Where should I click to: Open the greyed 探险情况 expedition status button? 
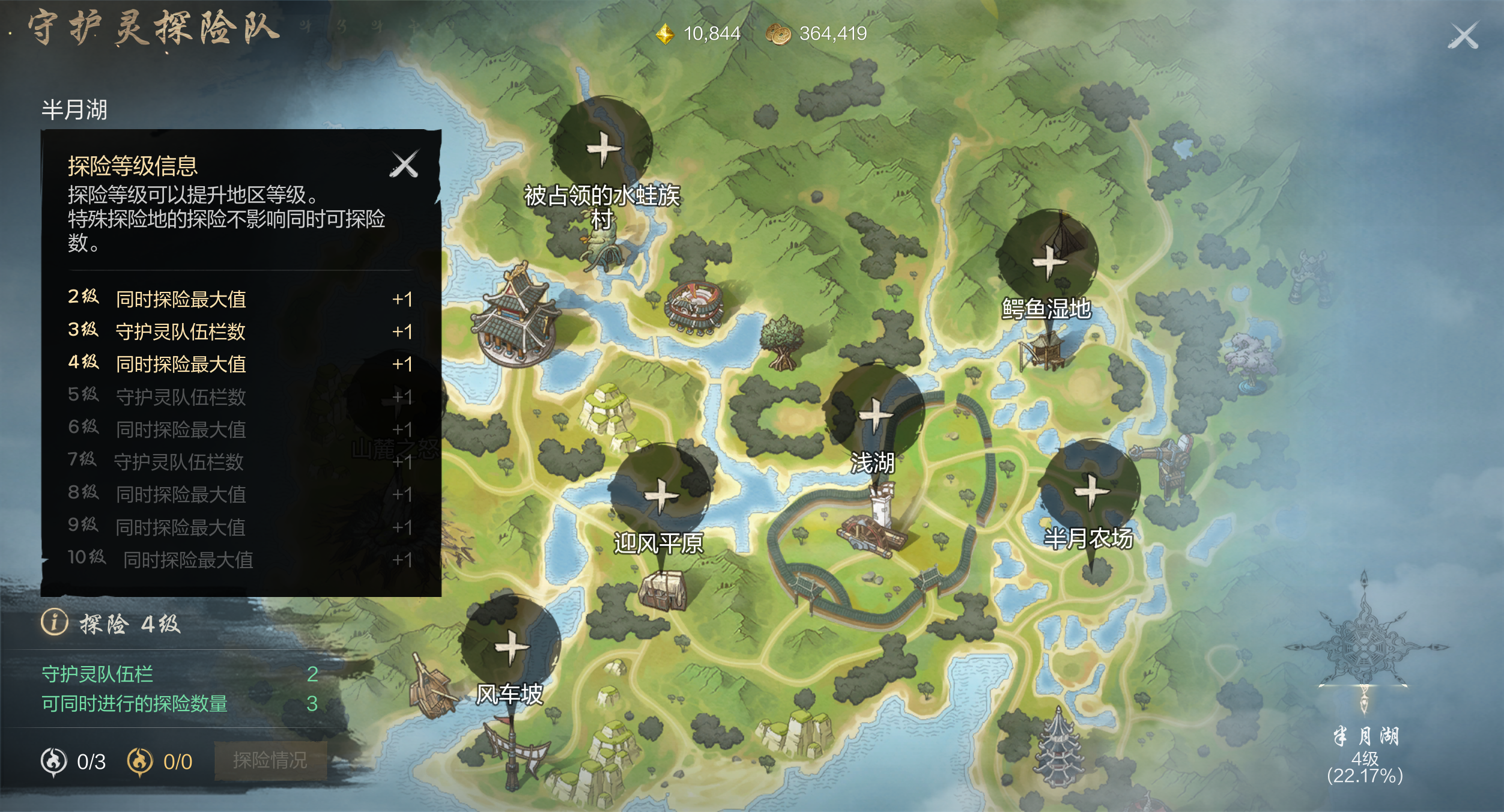coord(270,760)
